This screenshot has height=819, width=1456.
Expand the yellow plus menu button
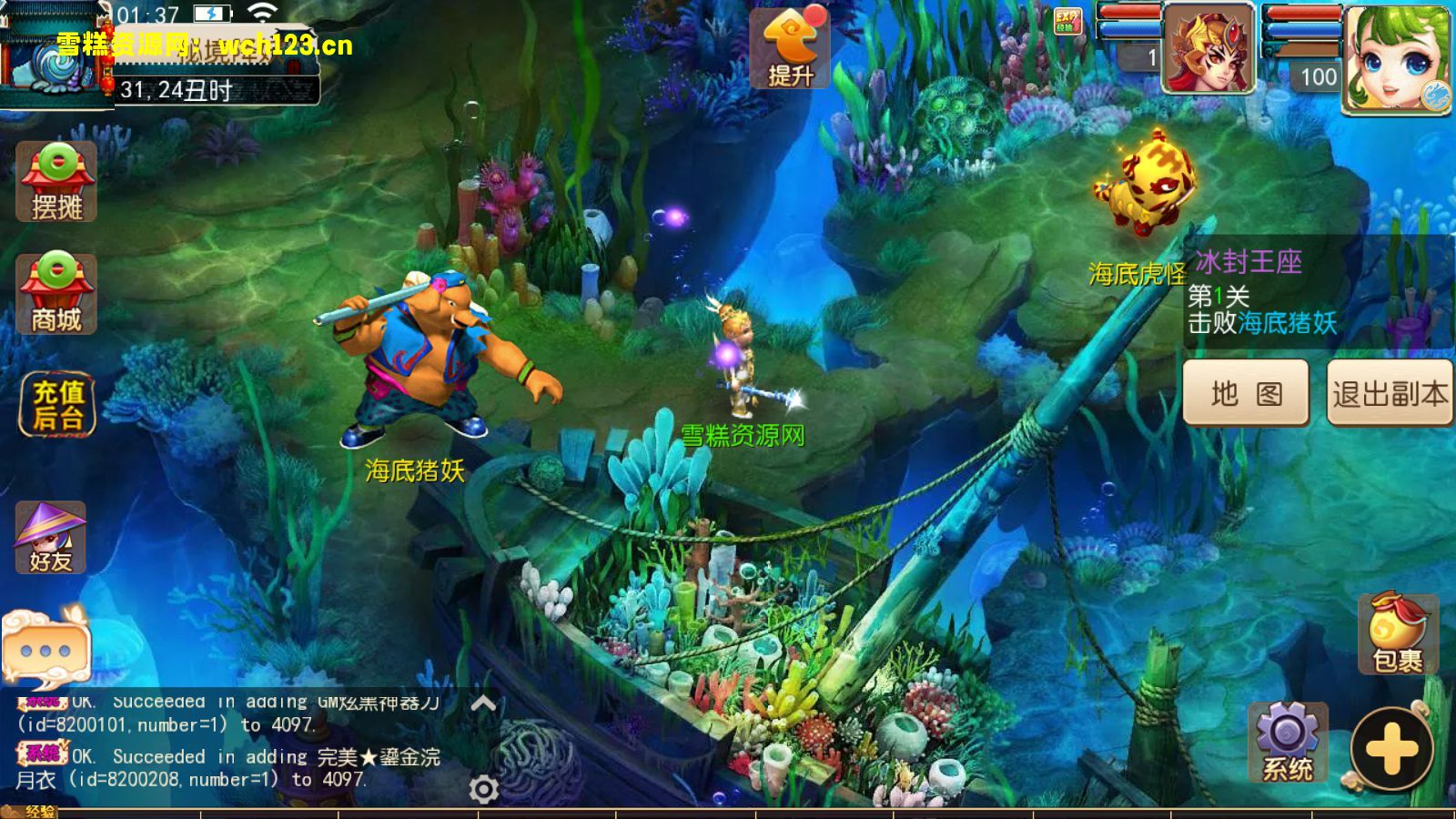pos(1391,750)
